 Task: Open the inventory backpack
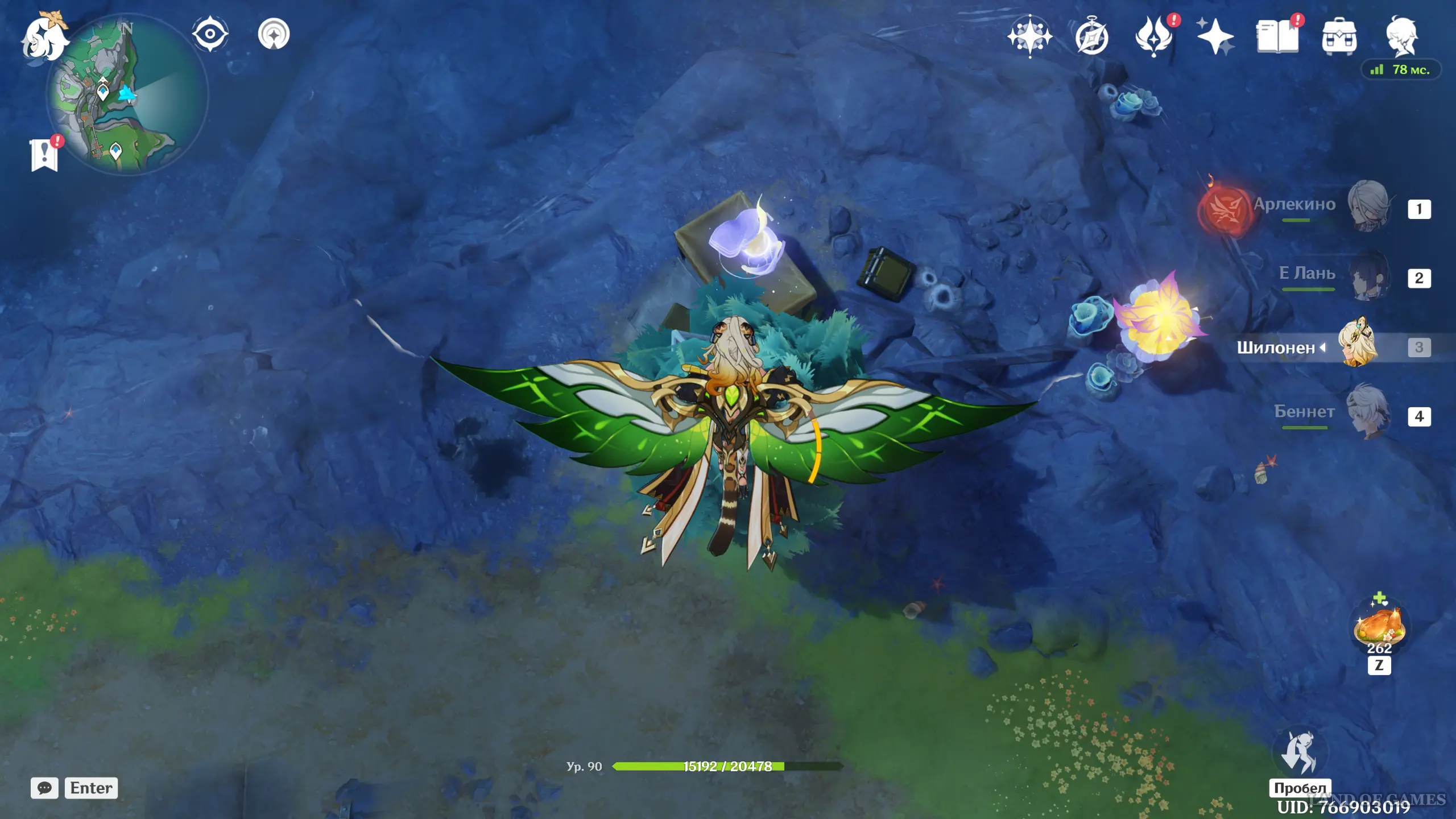(x=1339, y=38)
